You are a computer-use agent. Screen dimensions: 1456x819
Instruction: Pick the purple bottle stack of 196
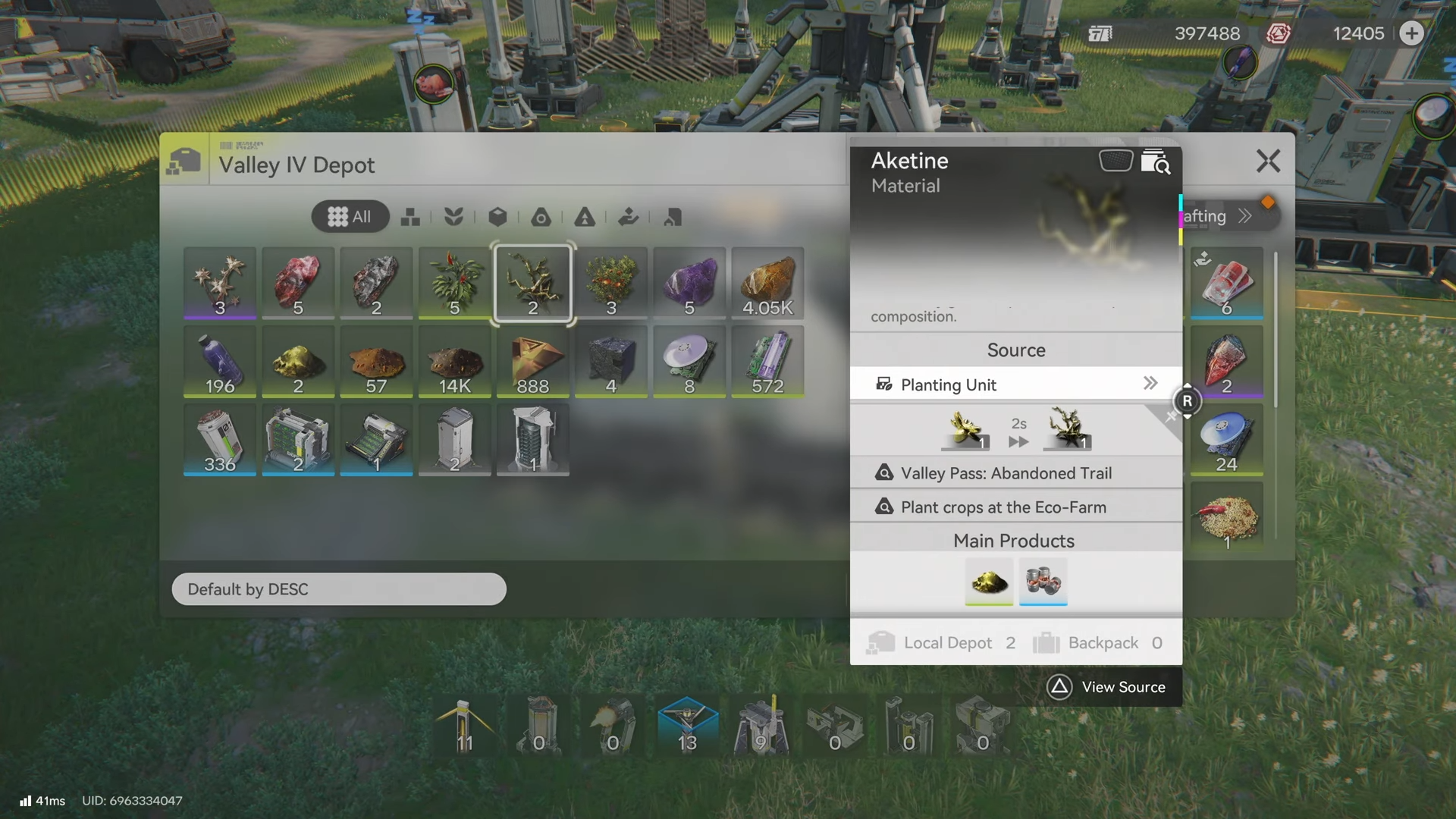(220, 362)
